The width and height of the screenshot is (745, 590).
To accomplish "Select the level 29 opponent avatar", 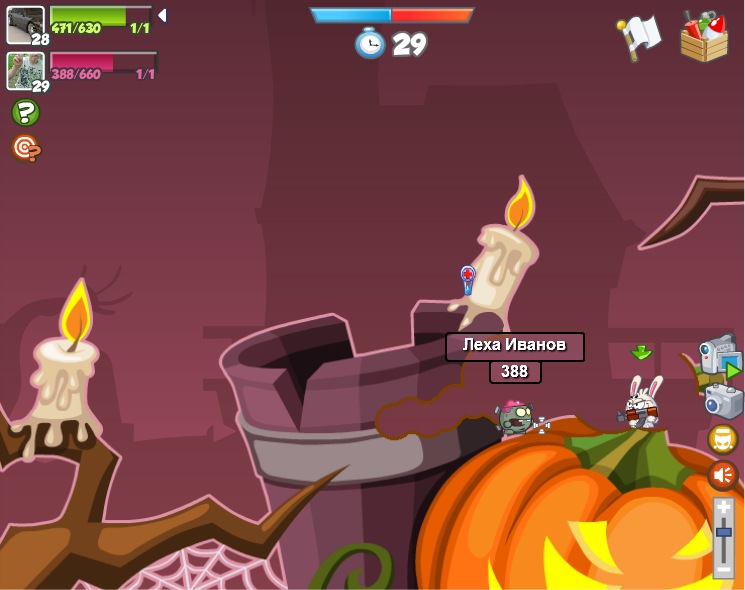I will [25, 70].
